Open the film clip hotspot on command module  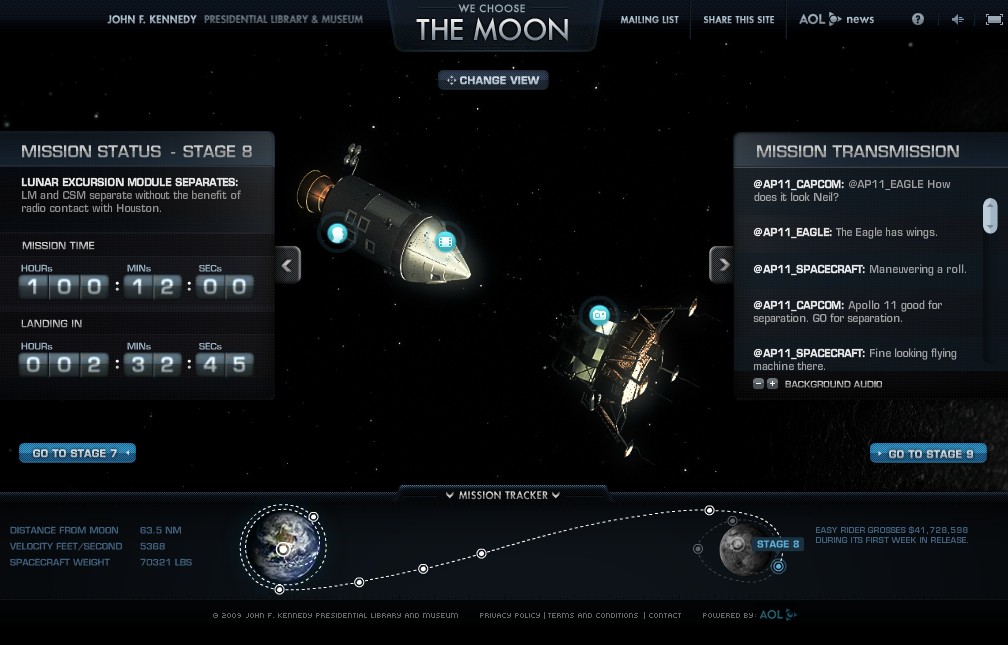tap(446, 240)
